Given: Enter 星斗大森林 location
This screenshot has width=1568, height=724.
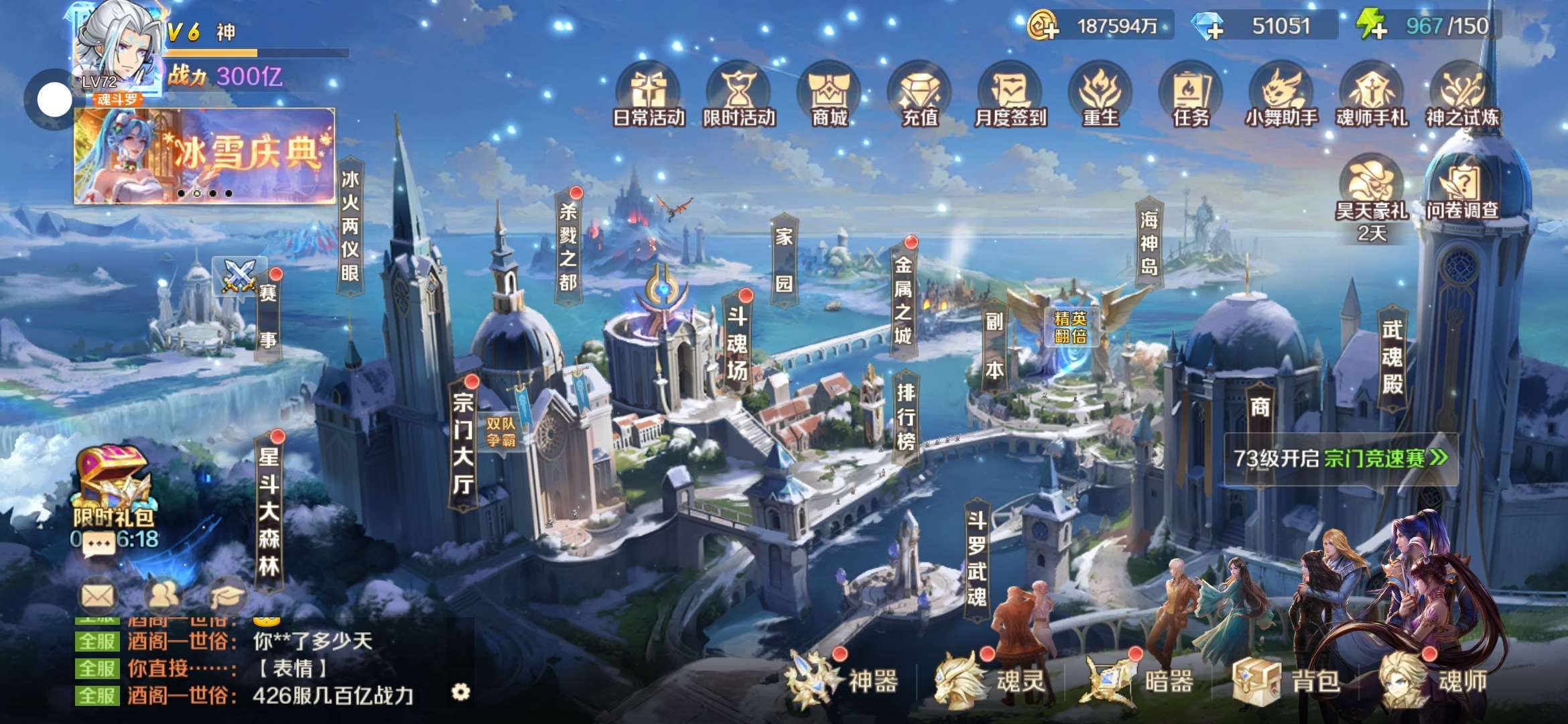Looking at the screenshot, I should [x=269, y=511].
